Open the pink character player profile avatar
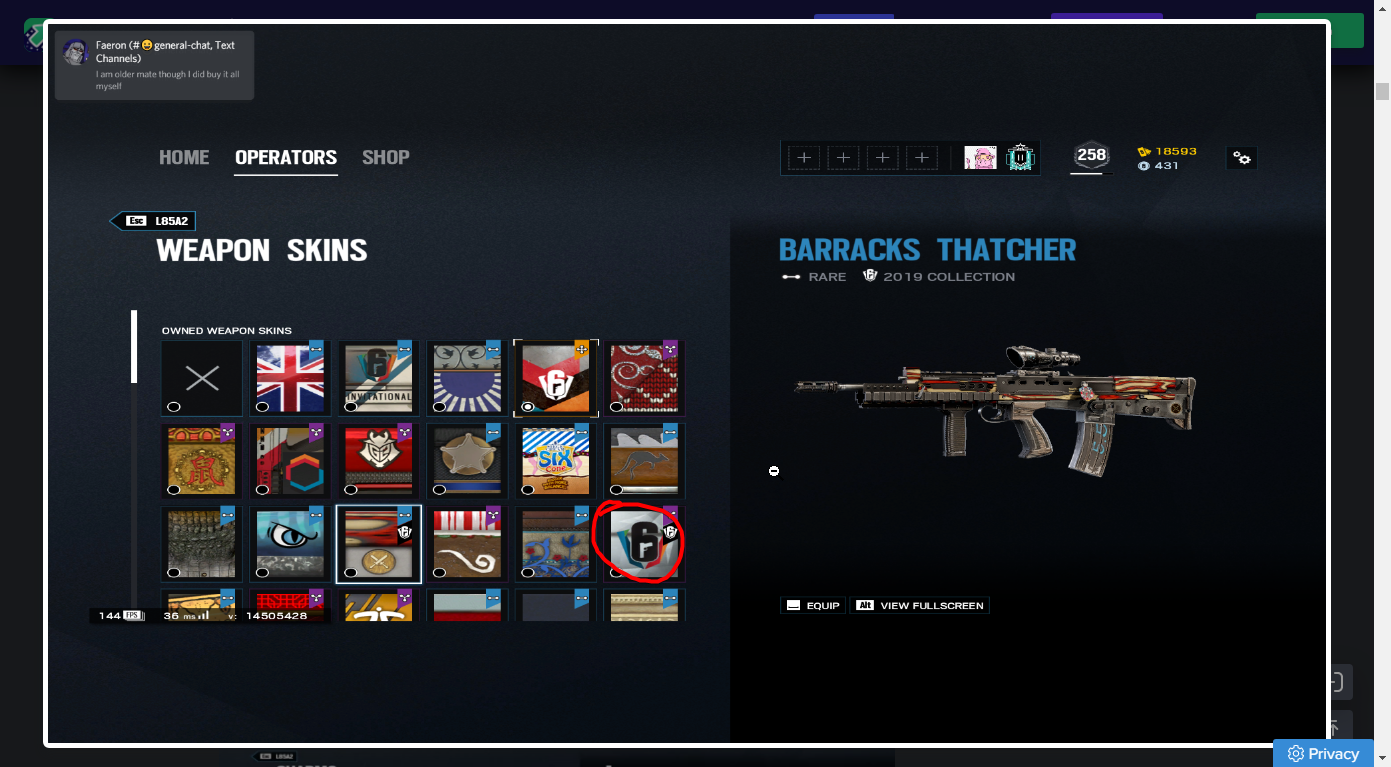Screen dimensions: 1391x767 (980, 157)
